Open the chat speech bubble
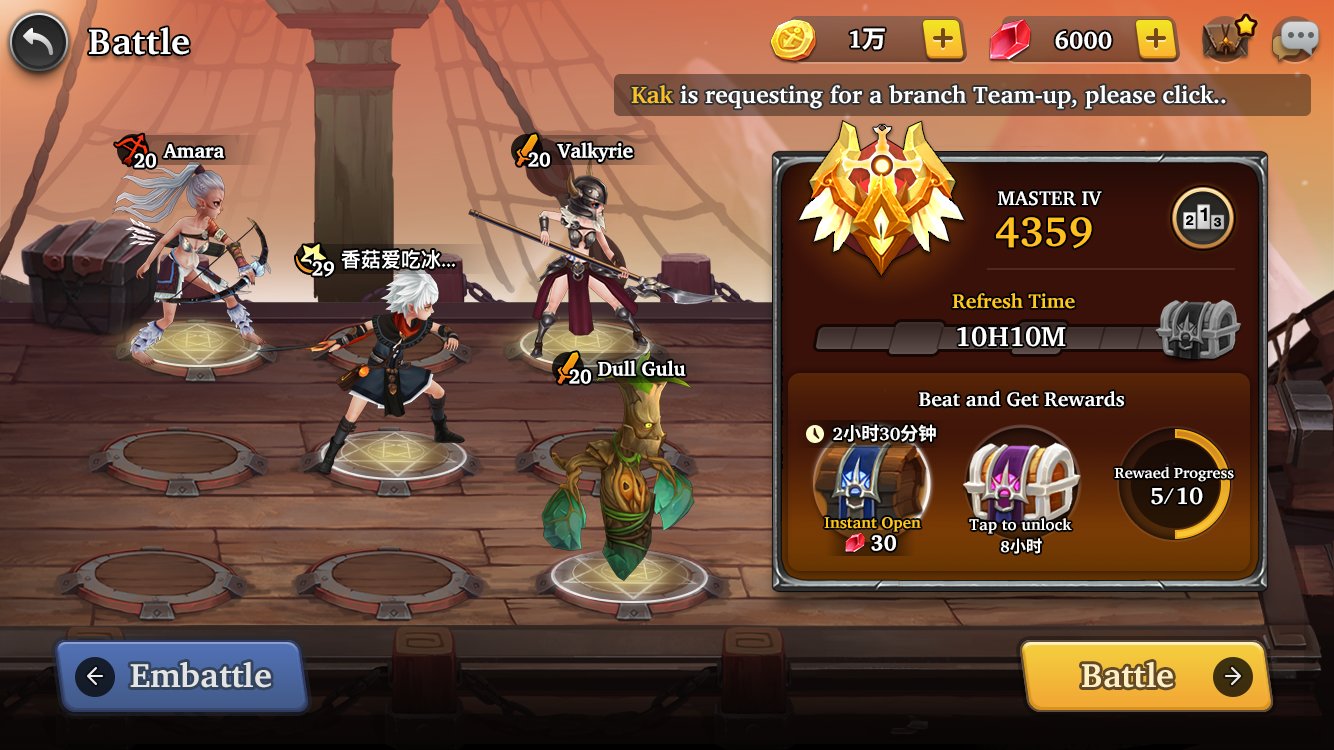1334x750 pixels. pyautogui.click(x=1295, y=41)
